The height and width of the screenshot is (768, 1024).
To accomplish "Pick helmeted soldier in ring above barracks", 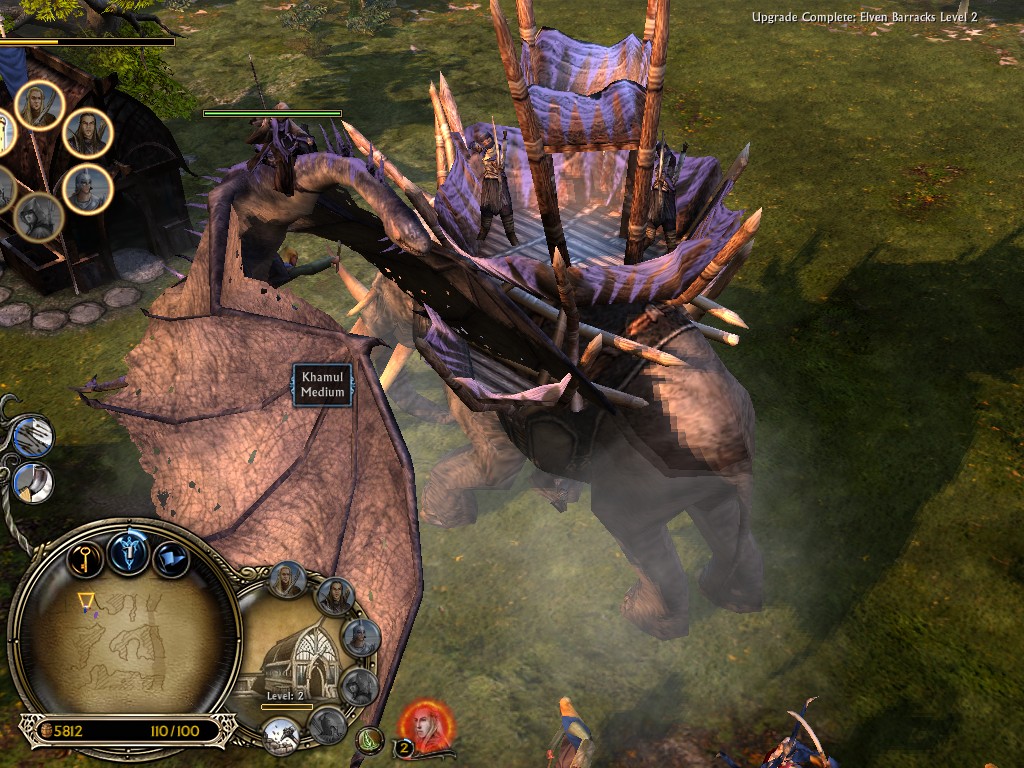I will pos(88,189).
